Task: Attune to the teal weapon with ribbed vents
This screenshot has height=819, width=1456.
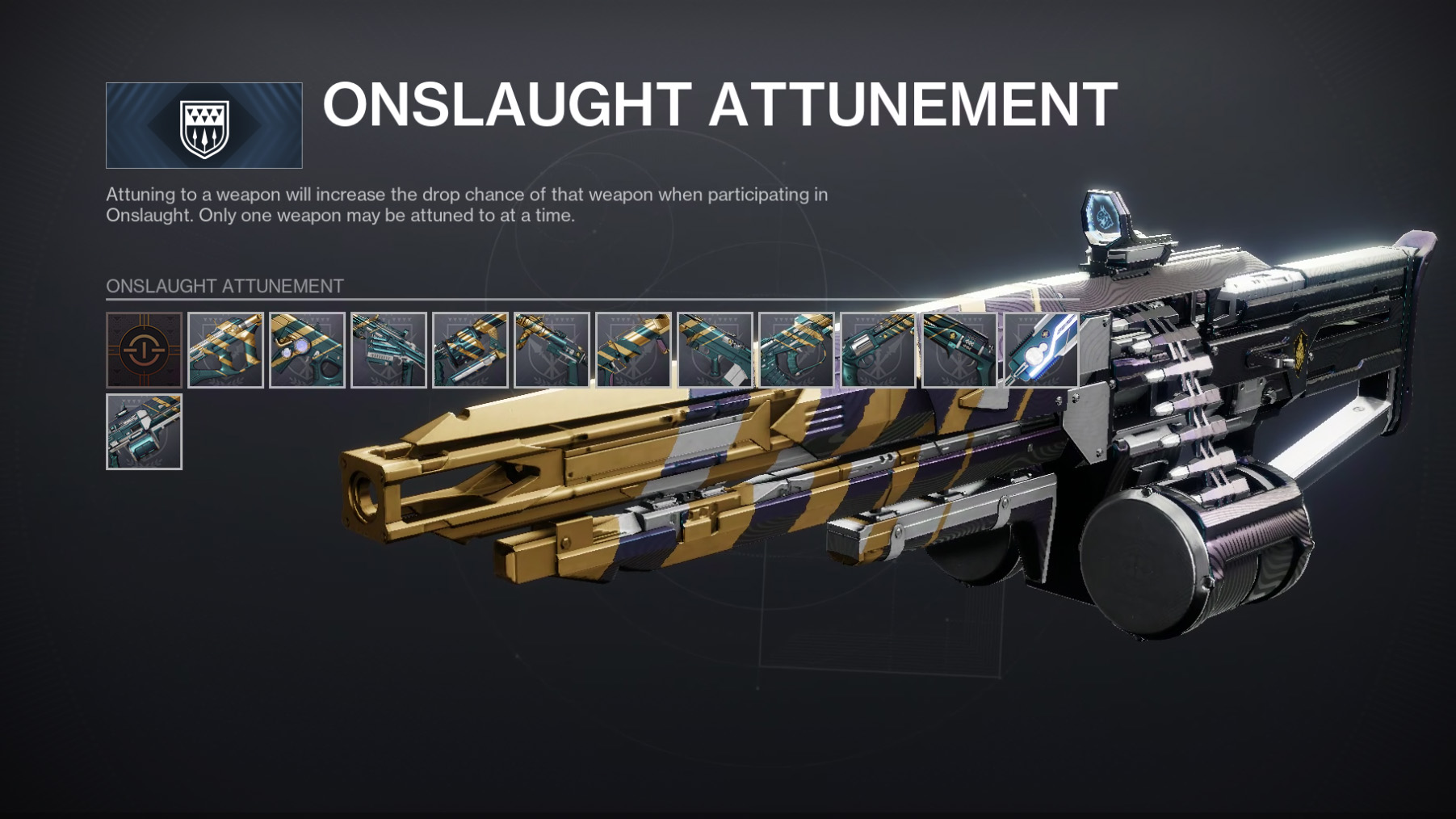Action: 388,350
